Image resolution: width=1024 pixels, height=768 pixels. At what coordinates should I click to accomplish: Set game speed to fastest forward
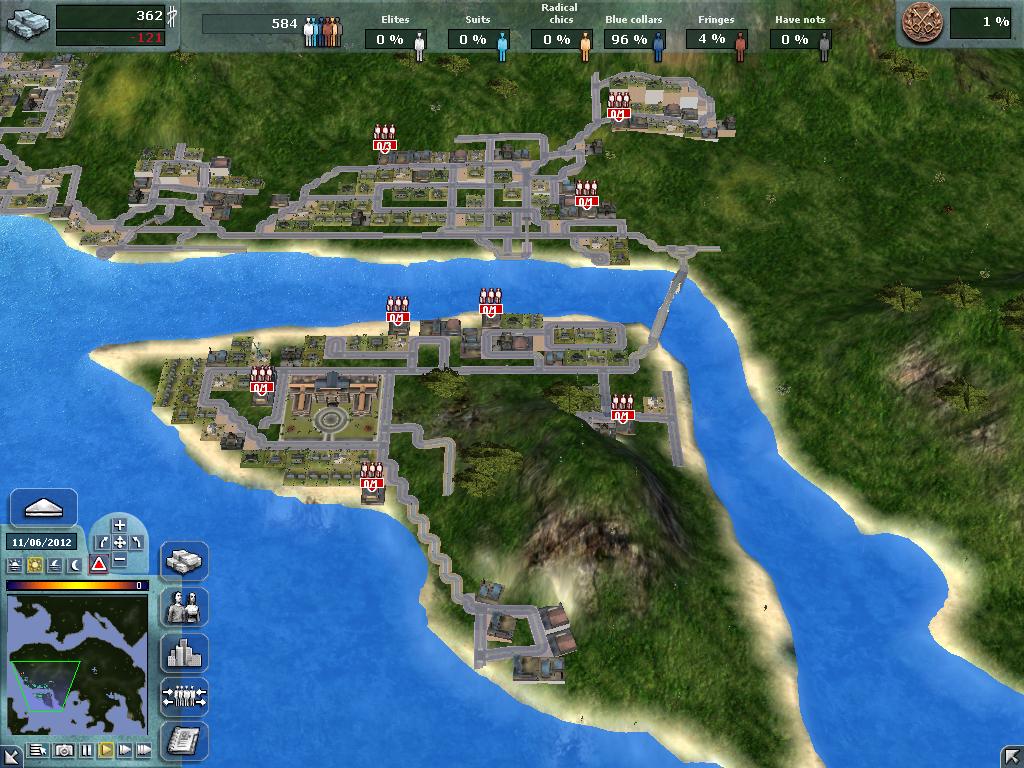point(144,749)
